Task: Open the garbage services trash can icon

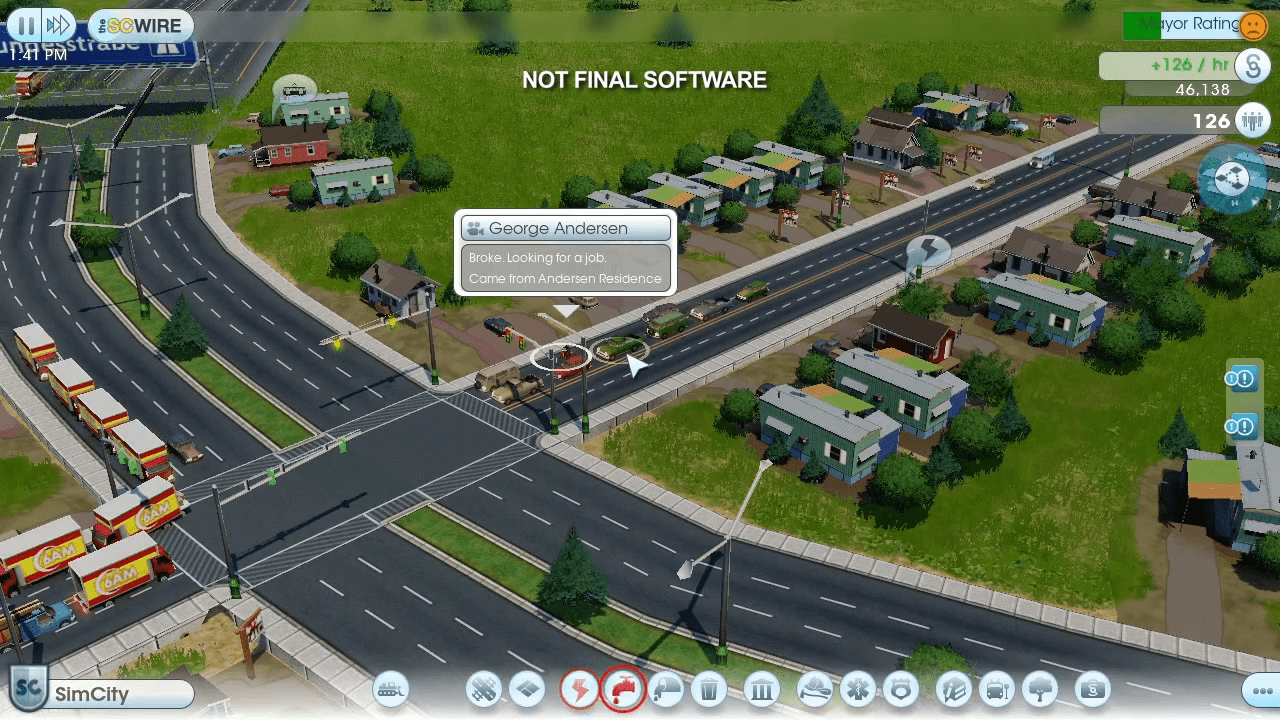Action: pyautogui.click(x=708, y=690)
